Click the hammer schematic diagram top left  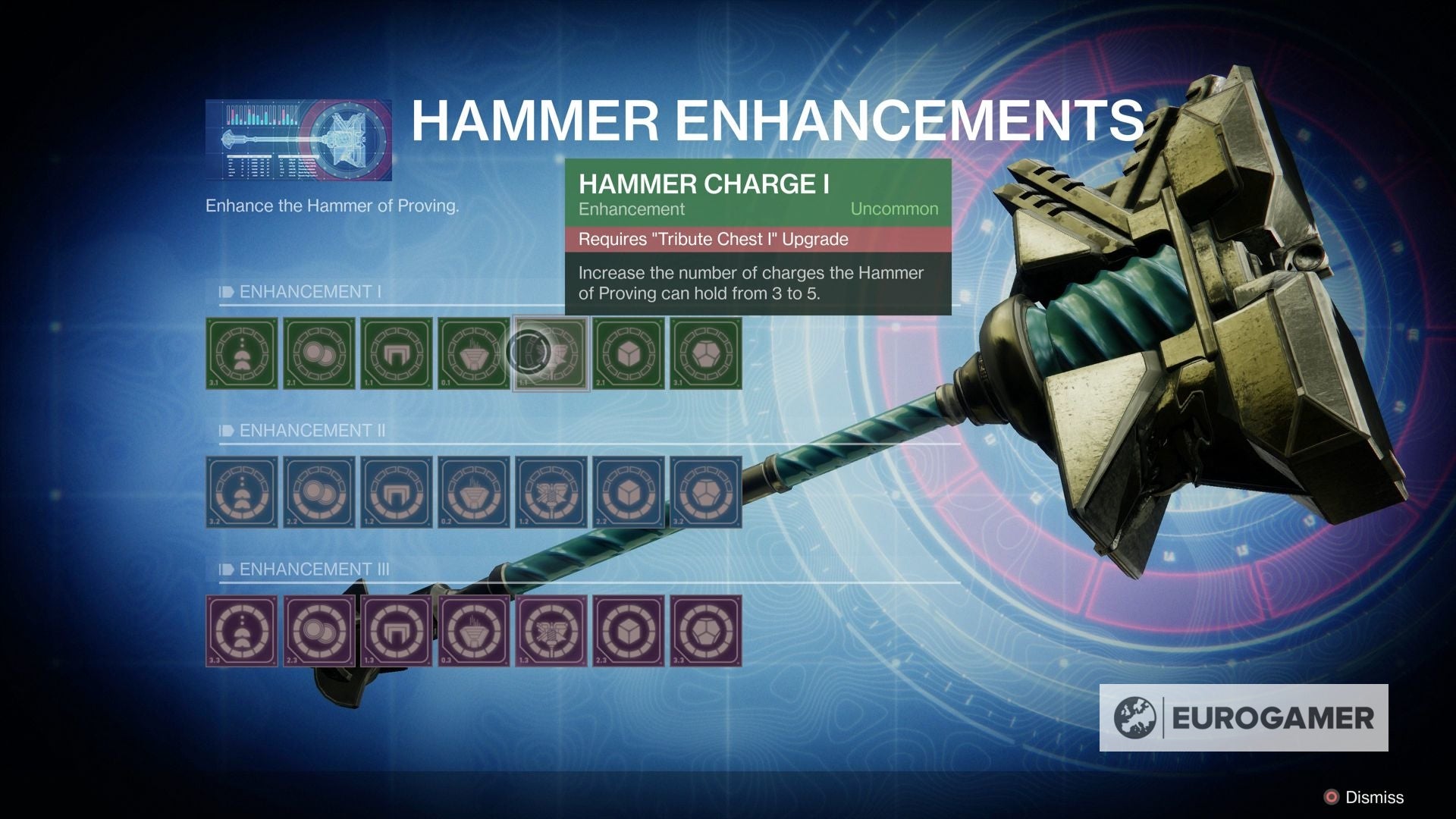[300, 139]
